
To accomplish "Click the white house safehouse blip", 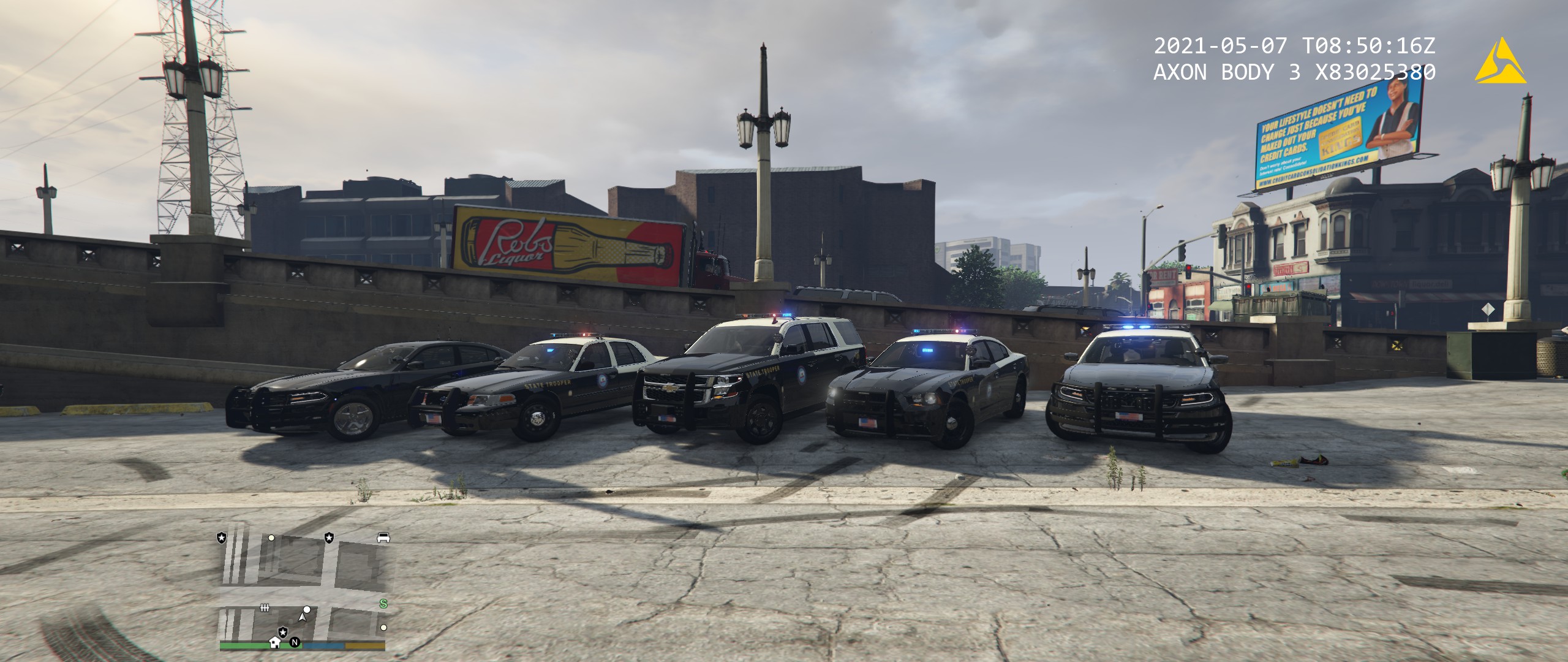I will (x=275, y=642).
